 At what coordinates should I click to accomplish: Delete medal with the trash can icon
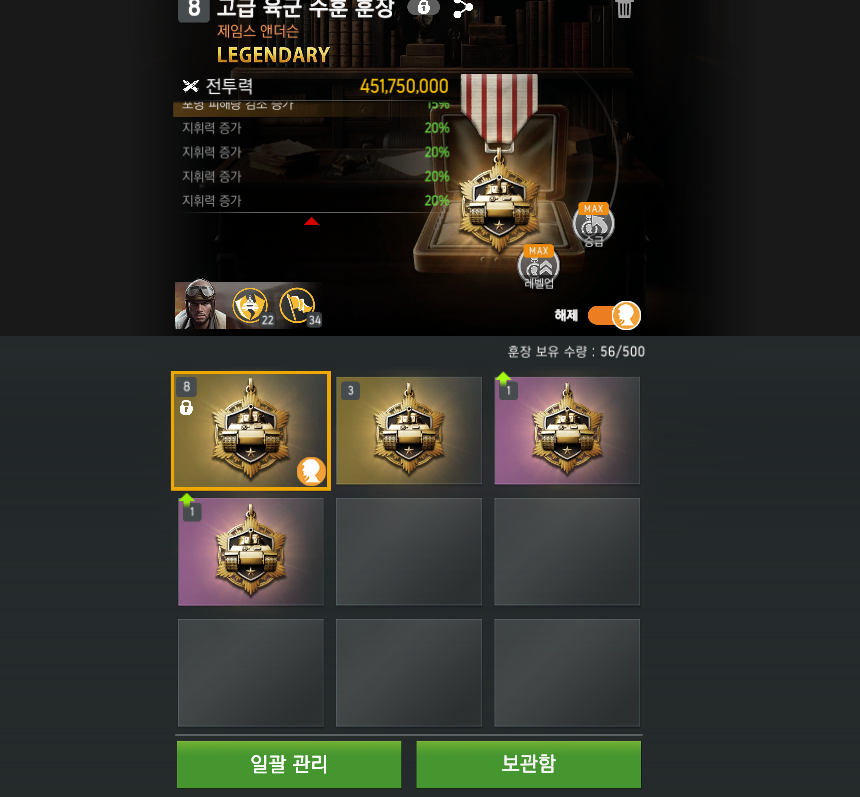coord(624,9)
